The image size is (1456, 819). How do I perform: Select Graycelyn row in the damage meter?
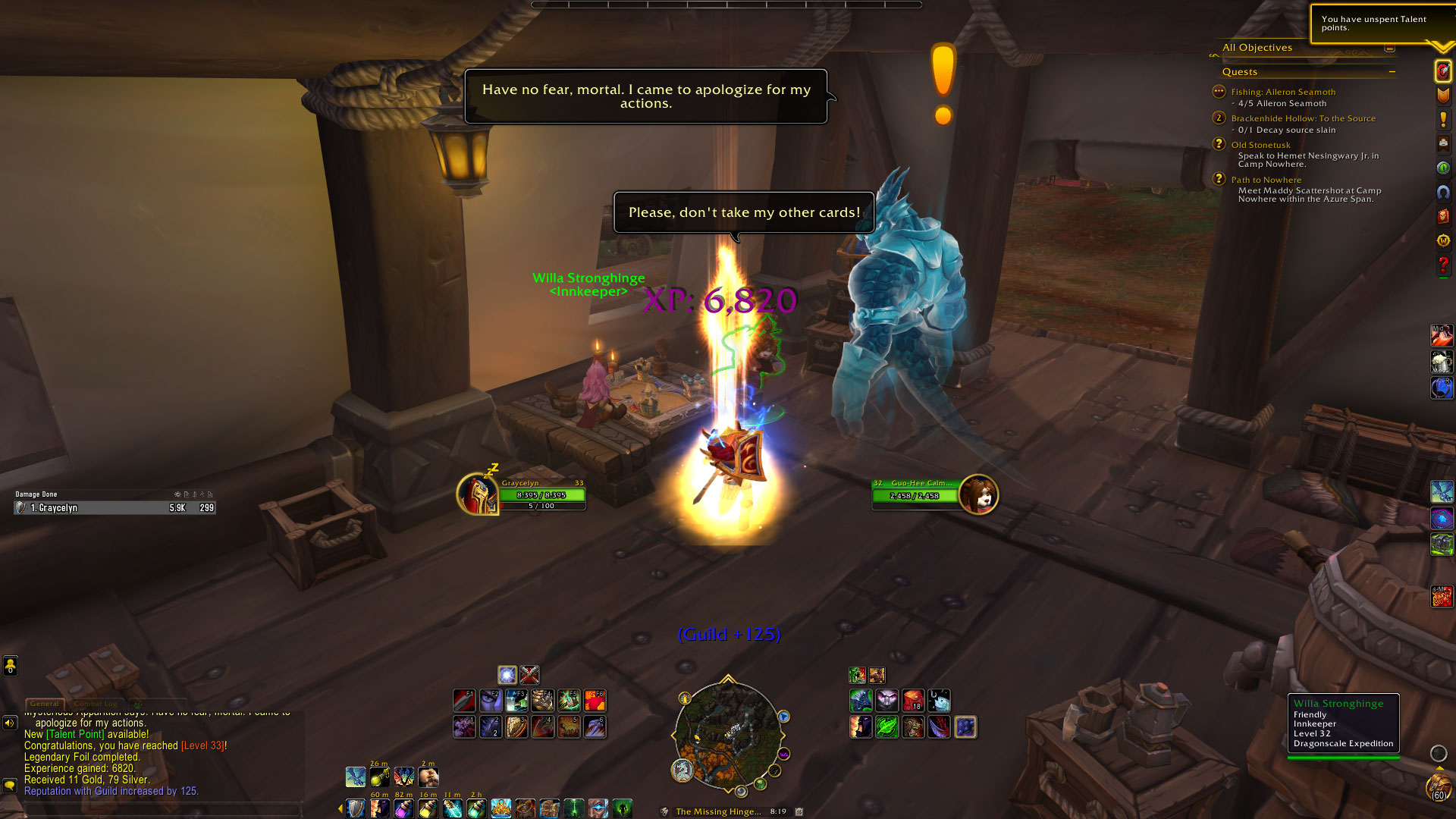[x=115, y=508]
